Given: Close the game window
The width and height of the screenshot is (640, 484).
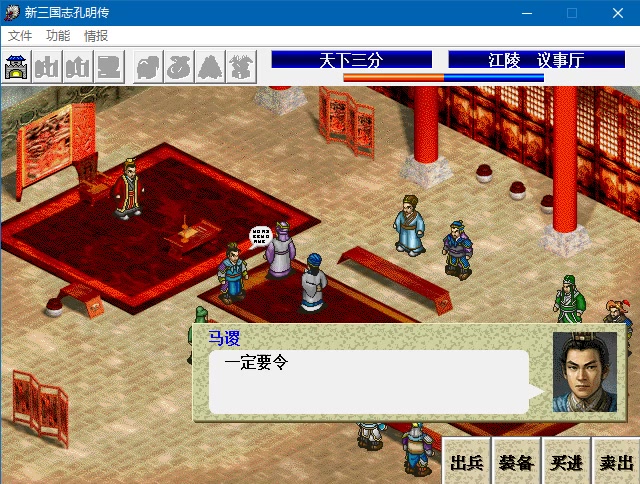Looking at the screenshot, I should (617, 13).
